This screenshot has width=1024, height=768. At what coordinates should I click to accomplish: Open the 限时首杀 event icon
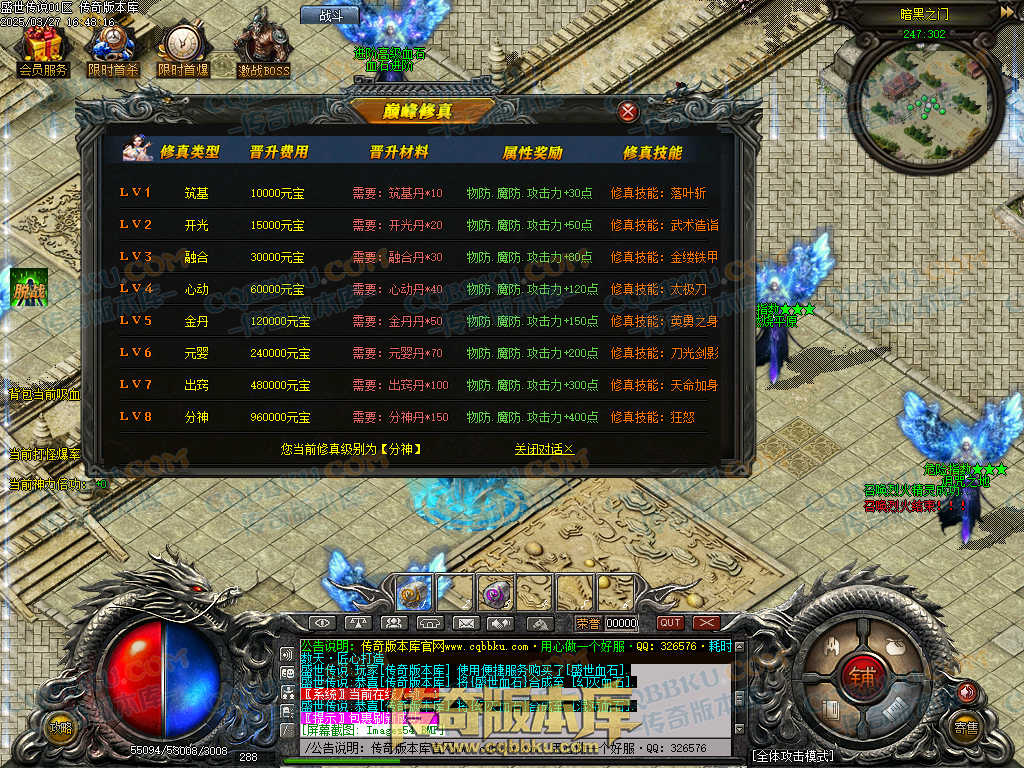point(111,48)
